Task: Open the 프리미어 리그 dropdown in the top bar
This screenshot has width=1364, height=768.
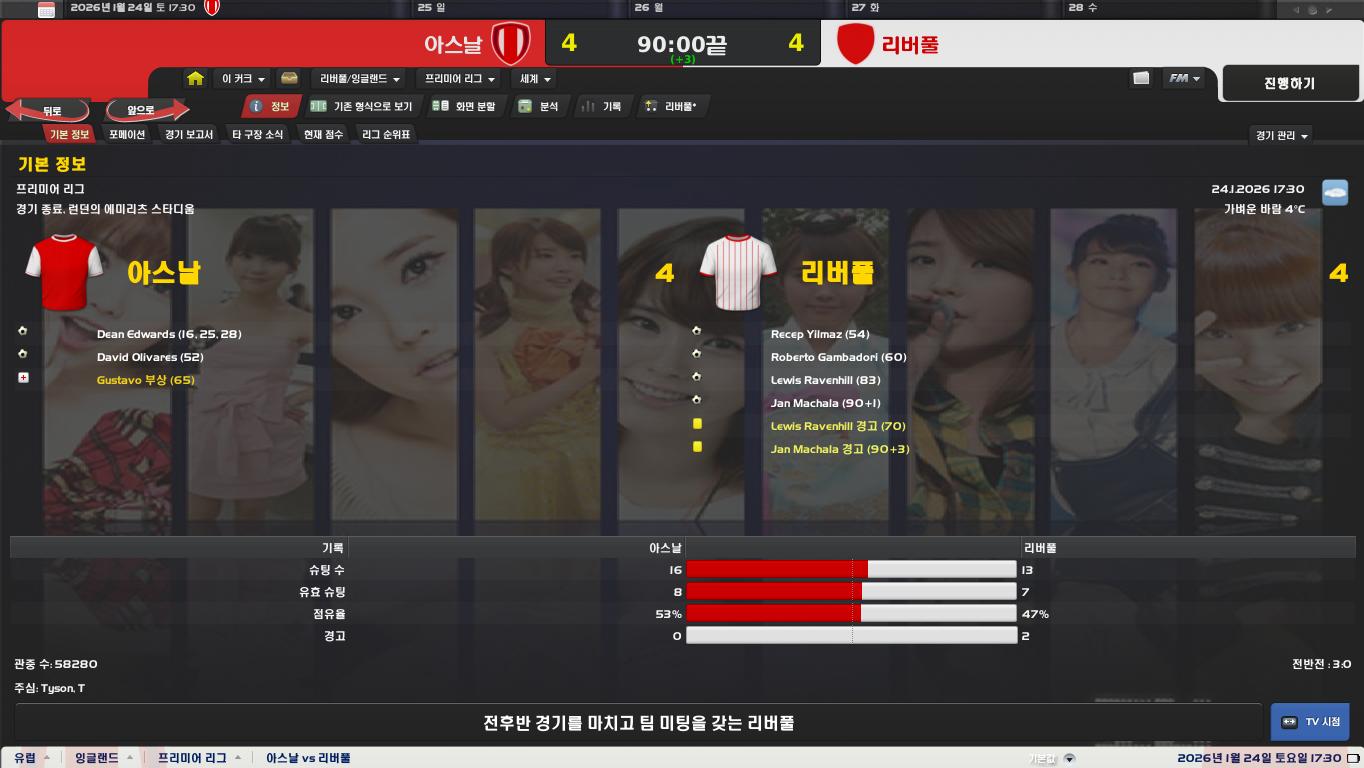Action: [x=460, y=79]
